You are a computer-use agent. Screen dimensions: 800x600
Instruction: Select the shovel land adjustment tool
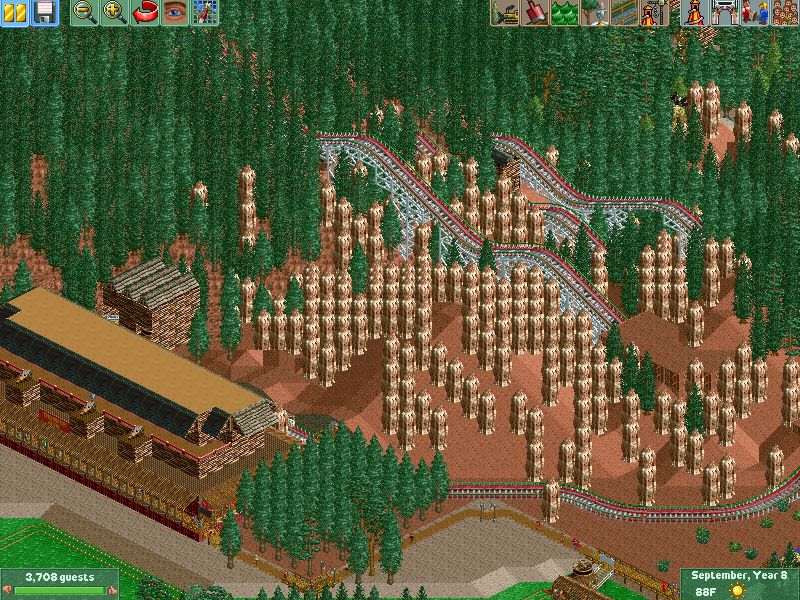tap(534, 12)
